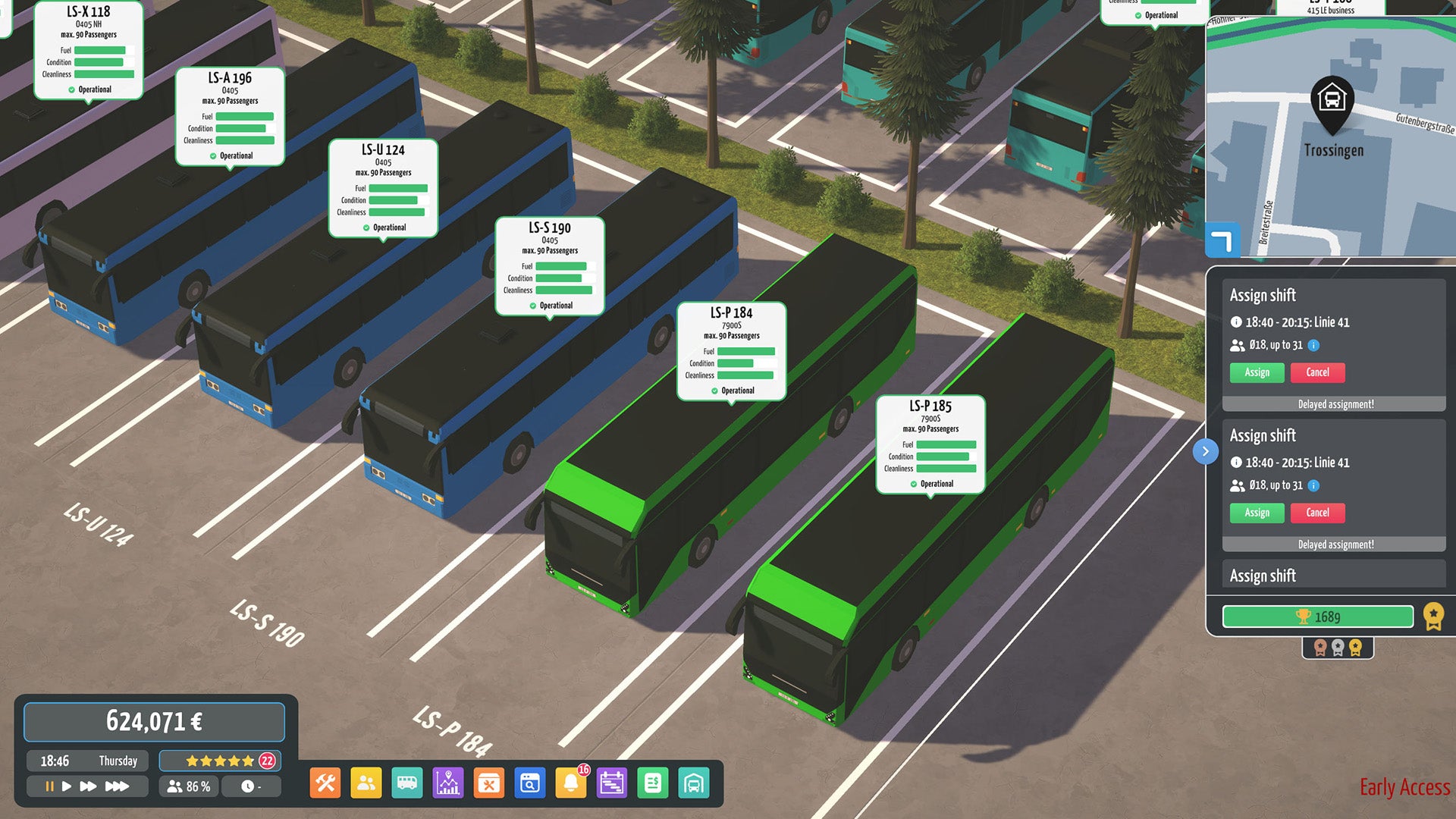Open notifications with 16 alerts
Image resolution: width=1456 pixels, height=819 pixels.
(571, 782)
